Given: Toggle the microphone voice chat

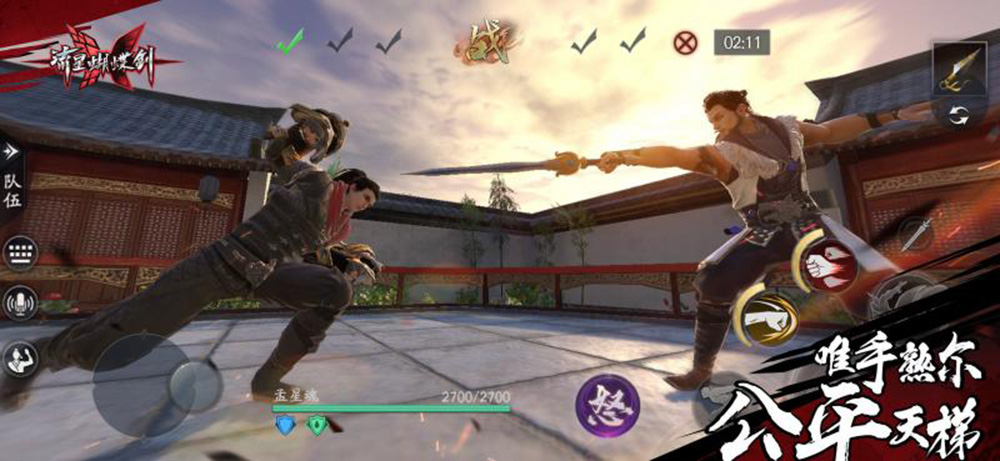Looking at the screenshot, I should pos(18,302).
